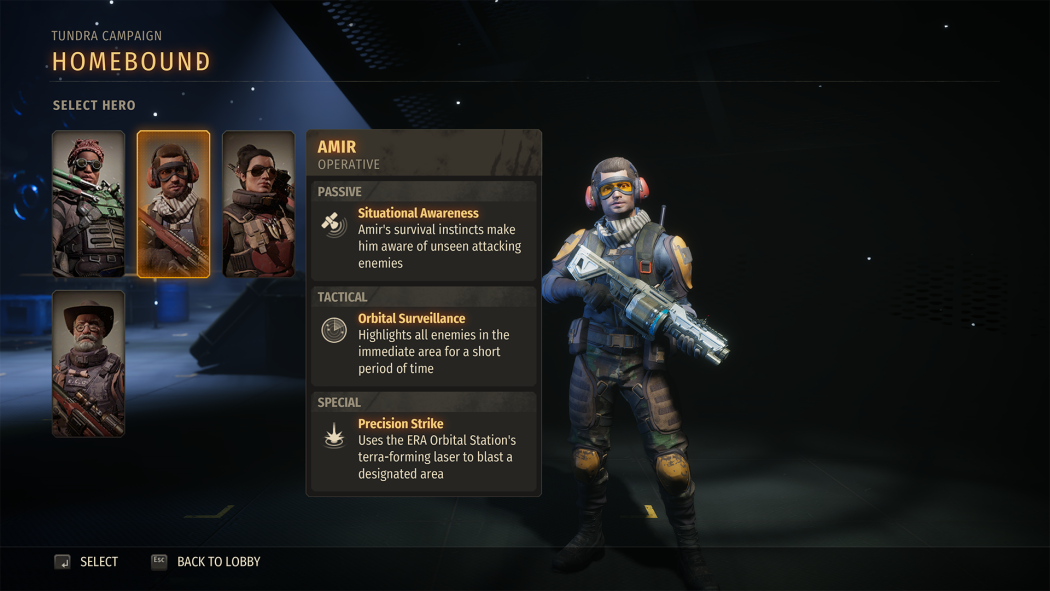Click the Select button

pyautogui.click(x=87, y=562)
